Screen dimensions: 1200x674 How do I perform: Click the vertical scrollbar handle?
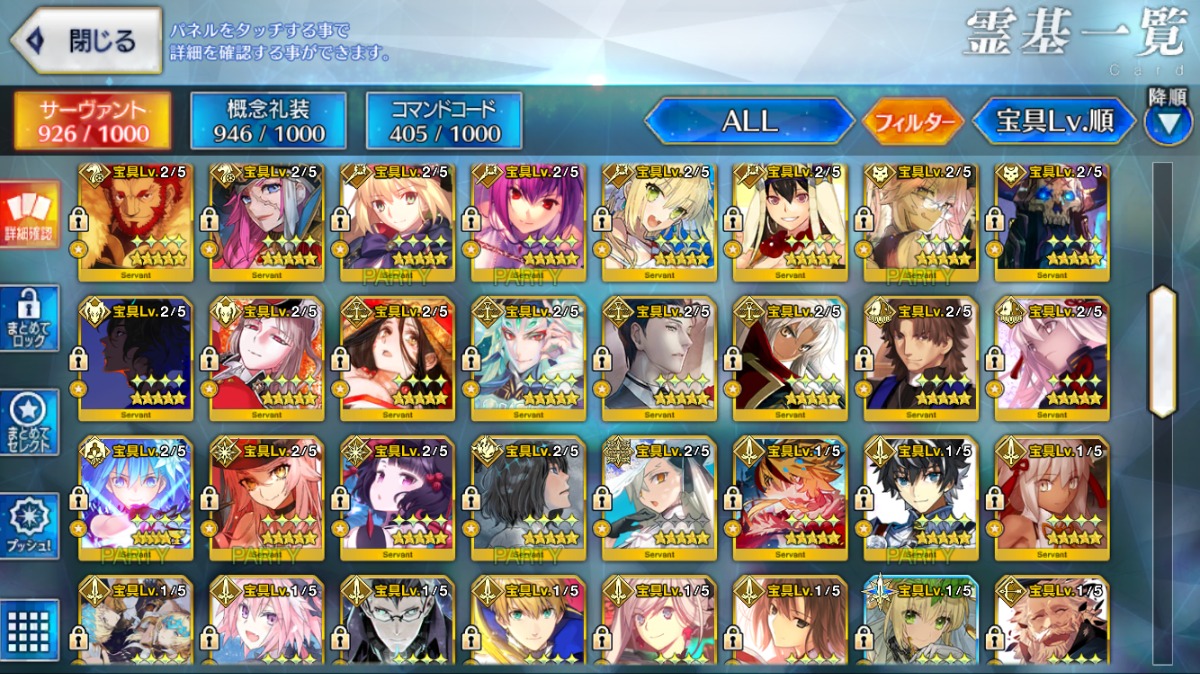click(1162, 350)
